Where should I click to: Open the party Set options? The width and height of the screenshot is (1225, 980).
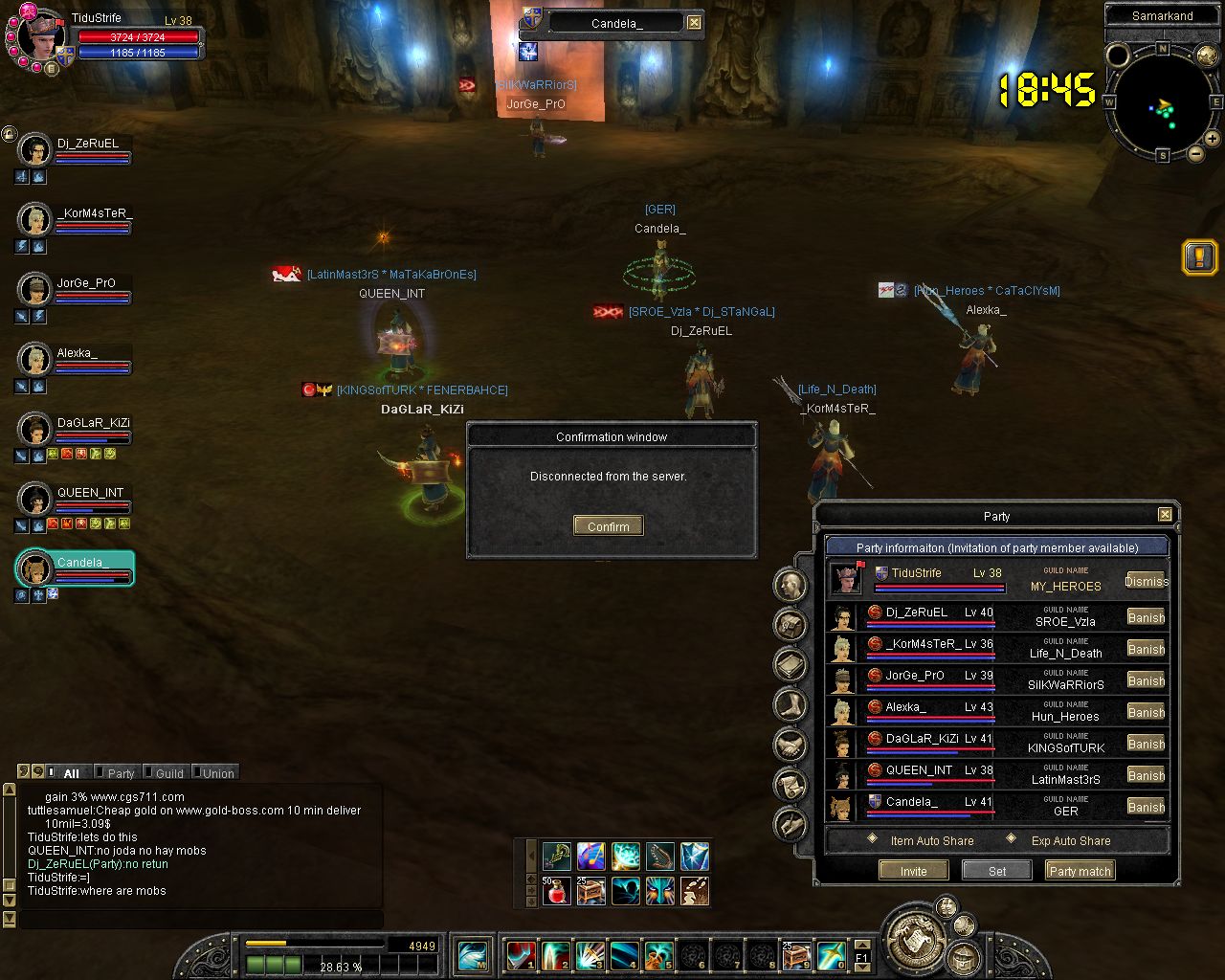tap(996, 871)
